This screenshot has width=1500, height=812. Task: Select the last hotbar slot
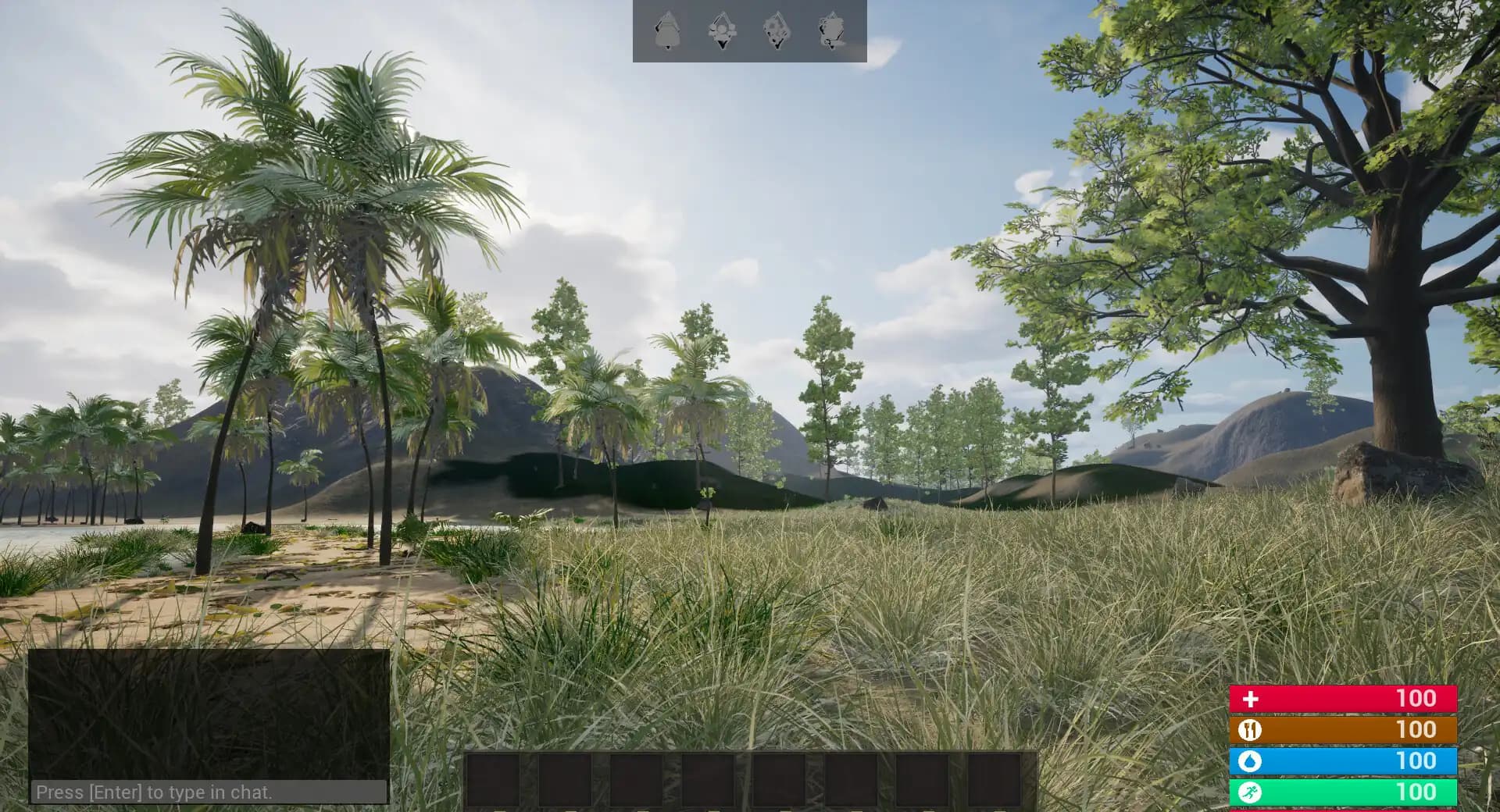[x=997, y=781]
